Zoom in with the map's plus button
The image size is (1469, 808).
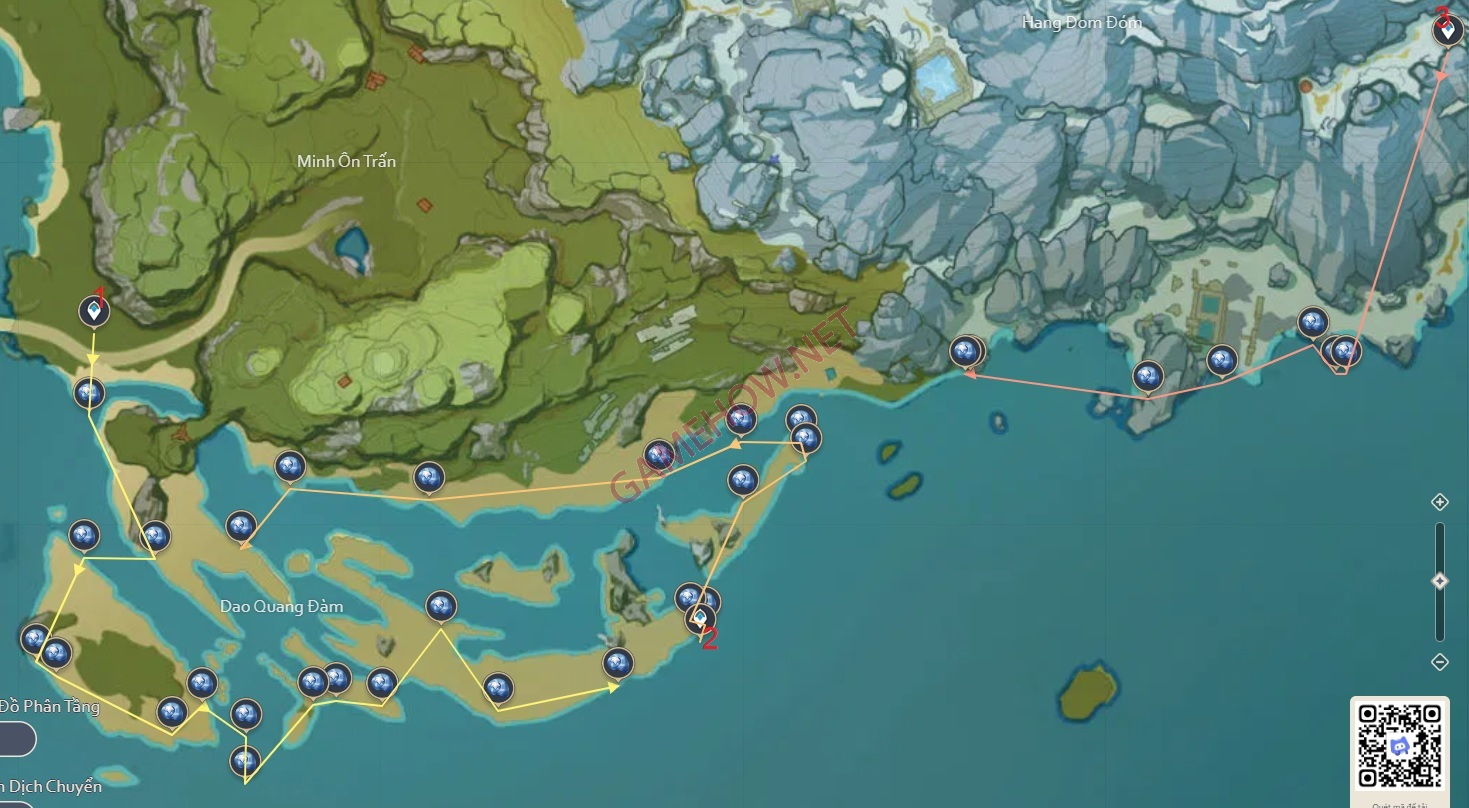tap(1440, 502)
